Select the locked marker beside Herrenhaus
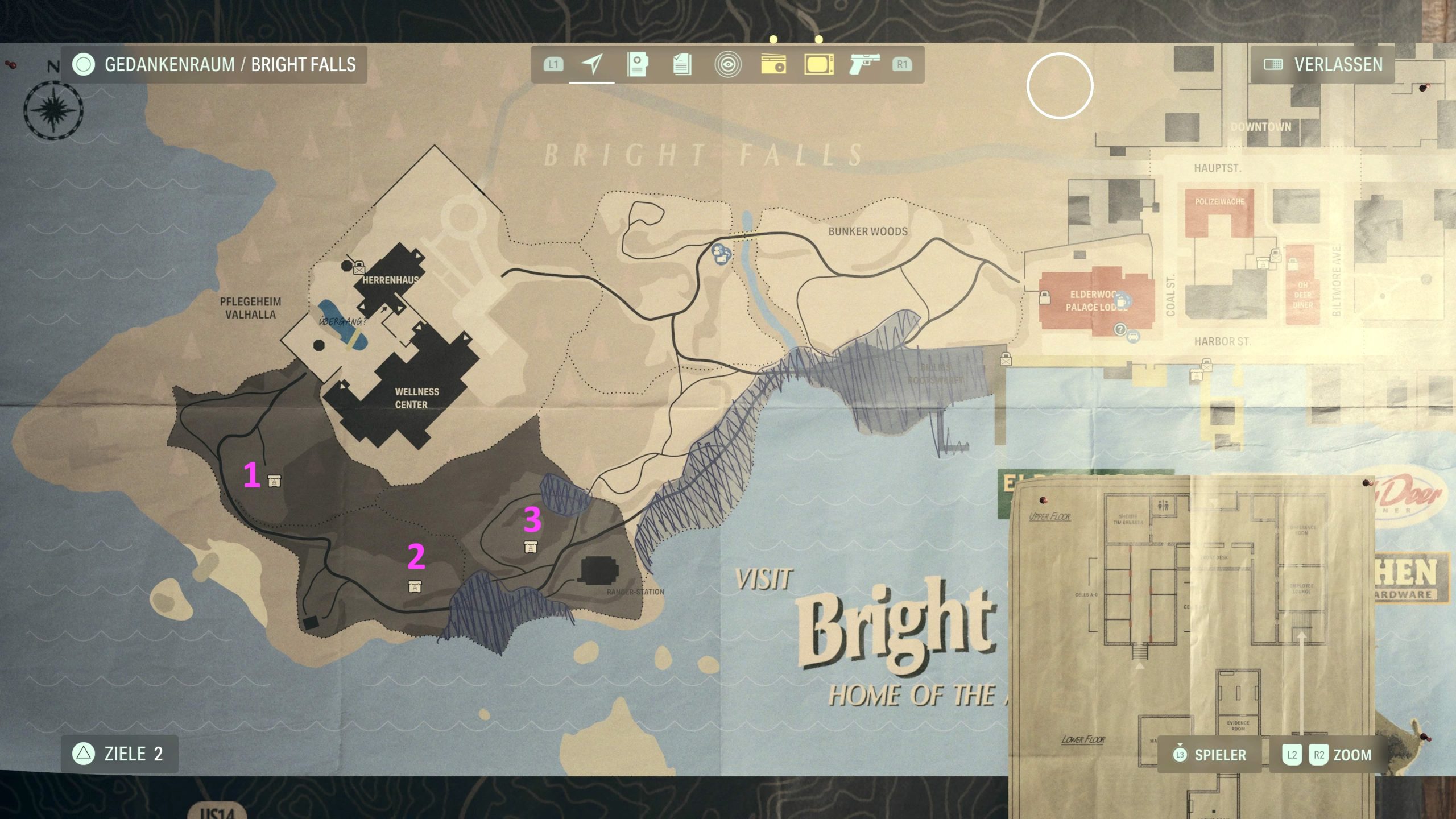 359,267
